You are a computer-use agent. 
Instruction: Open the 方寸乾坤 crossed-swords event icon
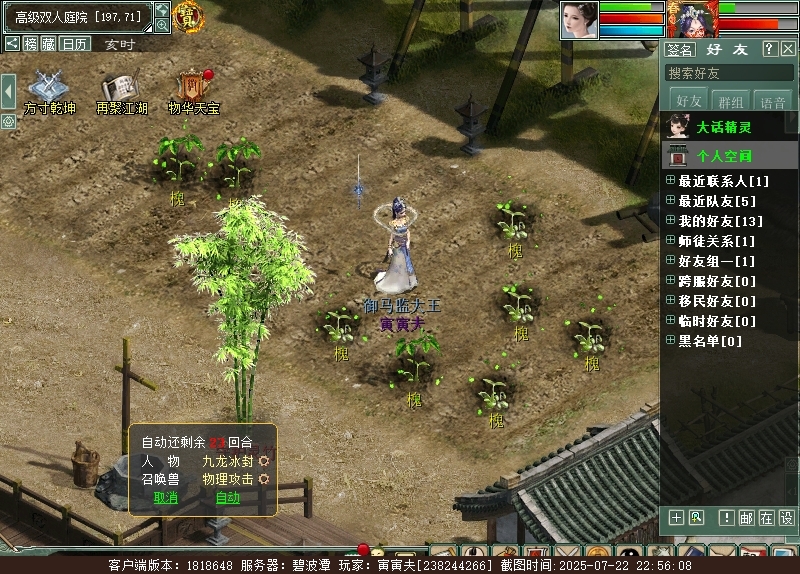pyautogui.click(x=49, y=88)
